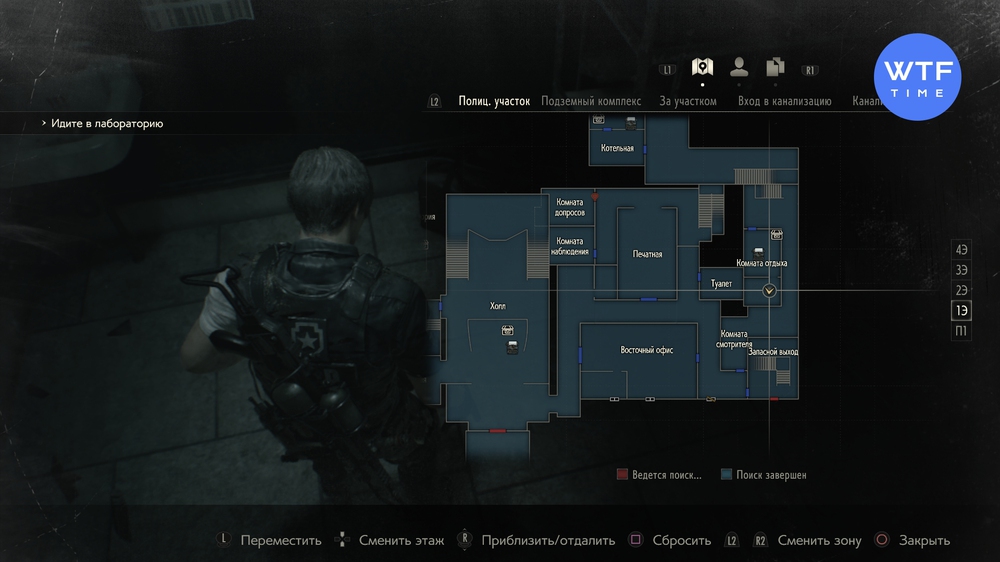The width and height of the screenshot is (1000, 562).
Task: Switch to floor 4Э
Action: coord(962,249)
